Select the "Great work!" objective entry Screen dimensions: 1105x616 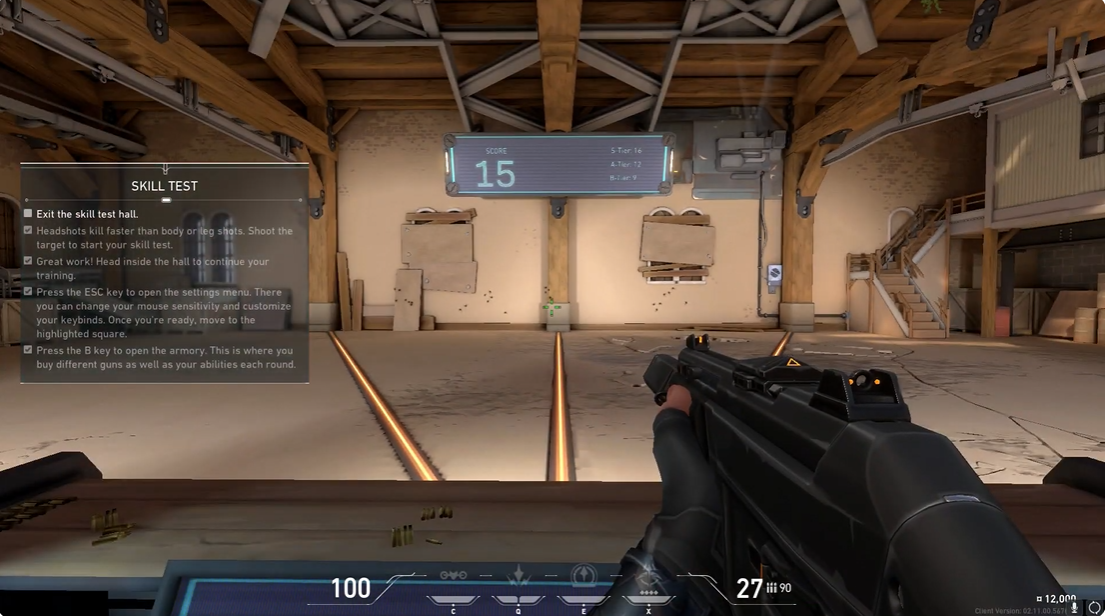tap(152, 268)
